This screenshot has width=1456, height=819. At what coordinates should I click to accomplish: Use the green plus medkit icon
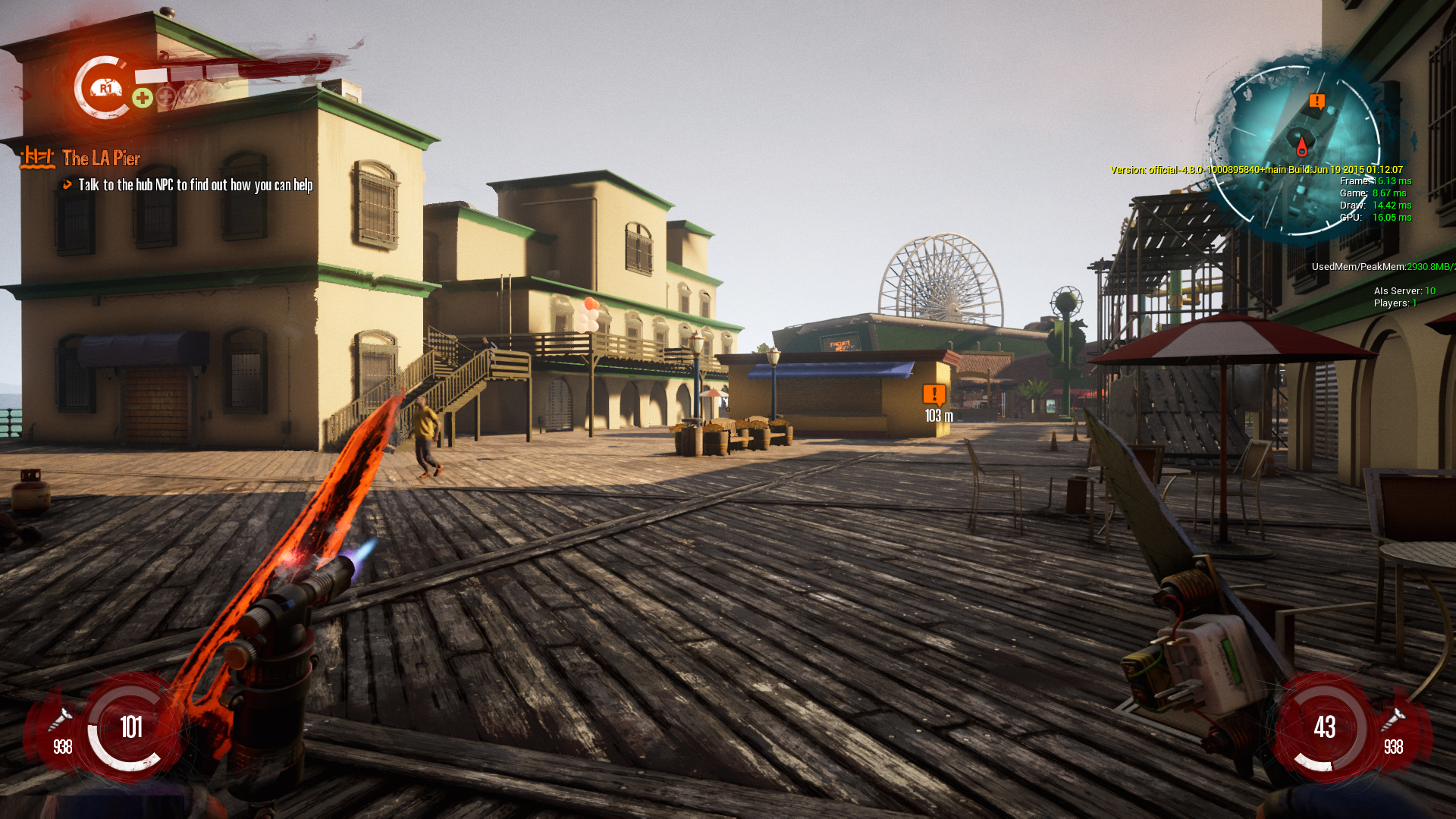point(143,98)
